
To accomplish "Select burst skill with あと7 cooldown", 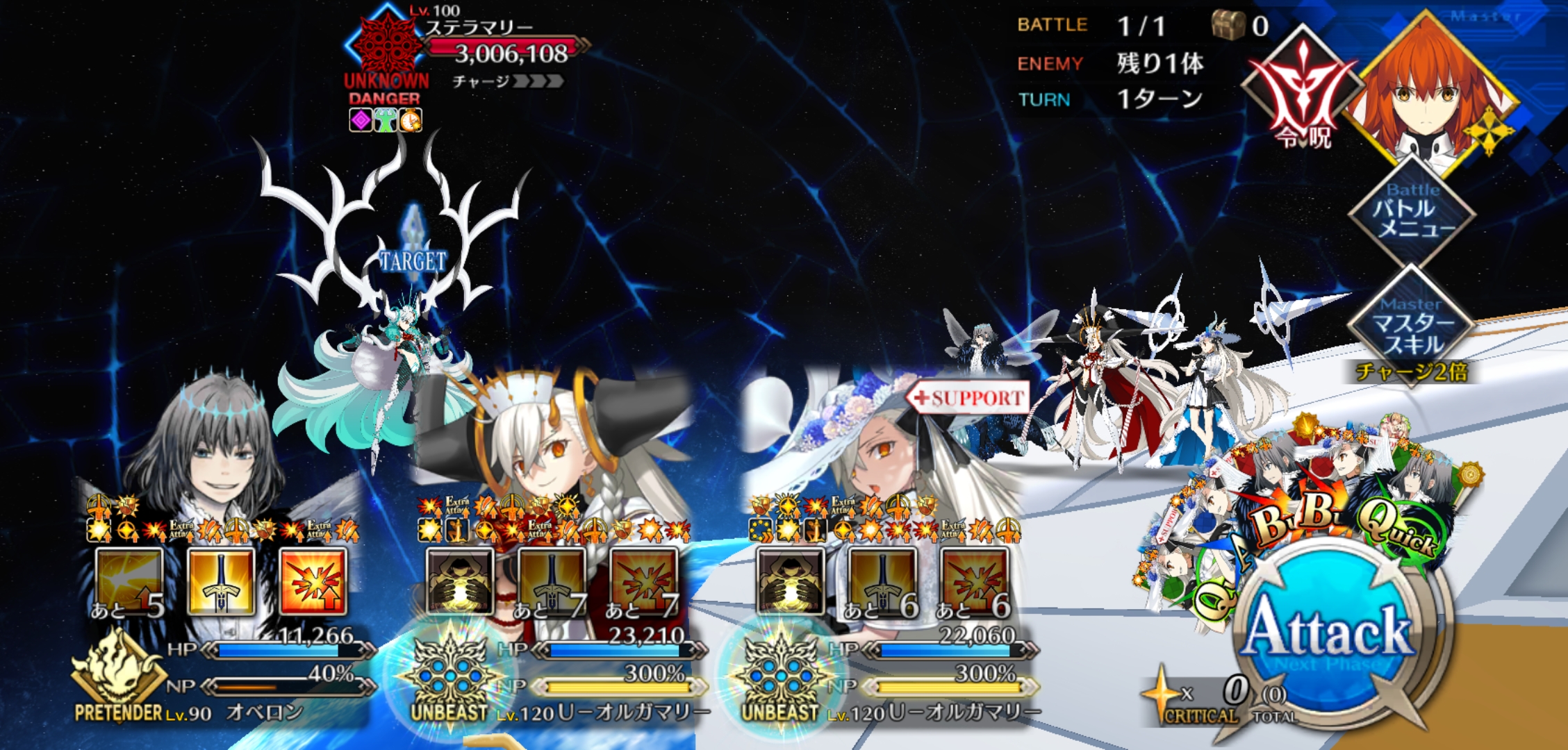I will click(643, 582).
